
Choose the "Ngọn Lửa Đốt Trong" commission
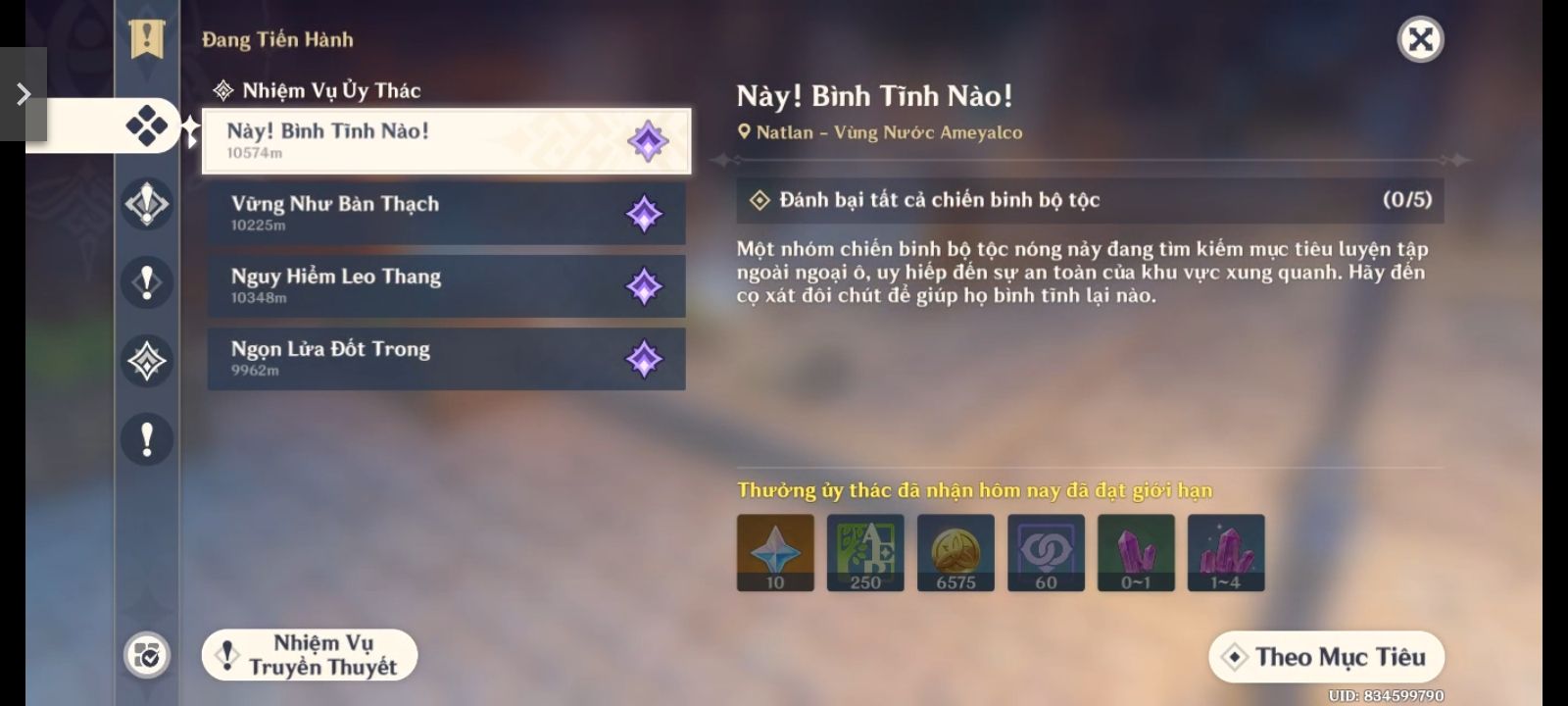(446, 359)
